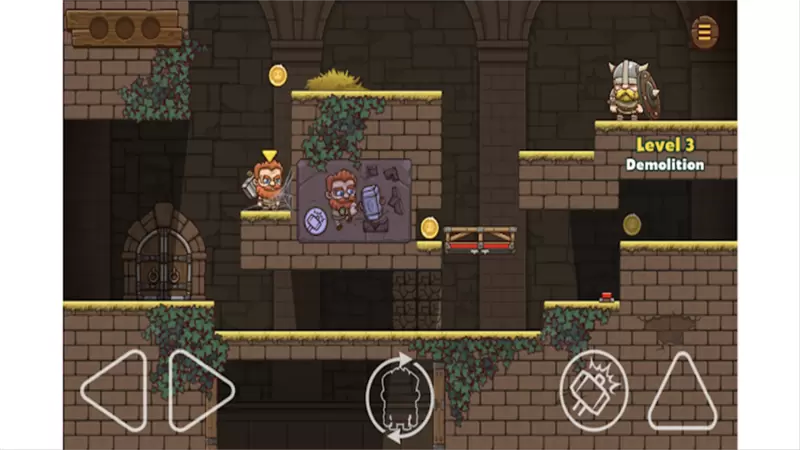The image size is (800, 450).
Task: Tap the triangle jump button
Action: [x=683, y=390]
